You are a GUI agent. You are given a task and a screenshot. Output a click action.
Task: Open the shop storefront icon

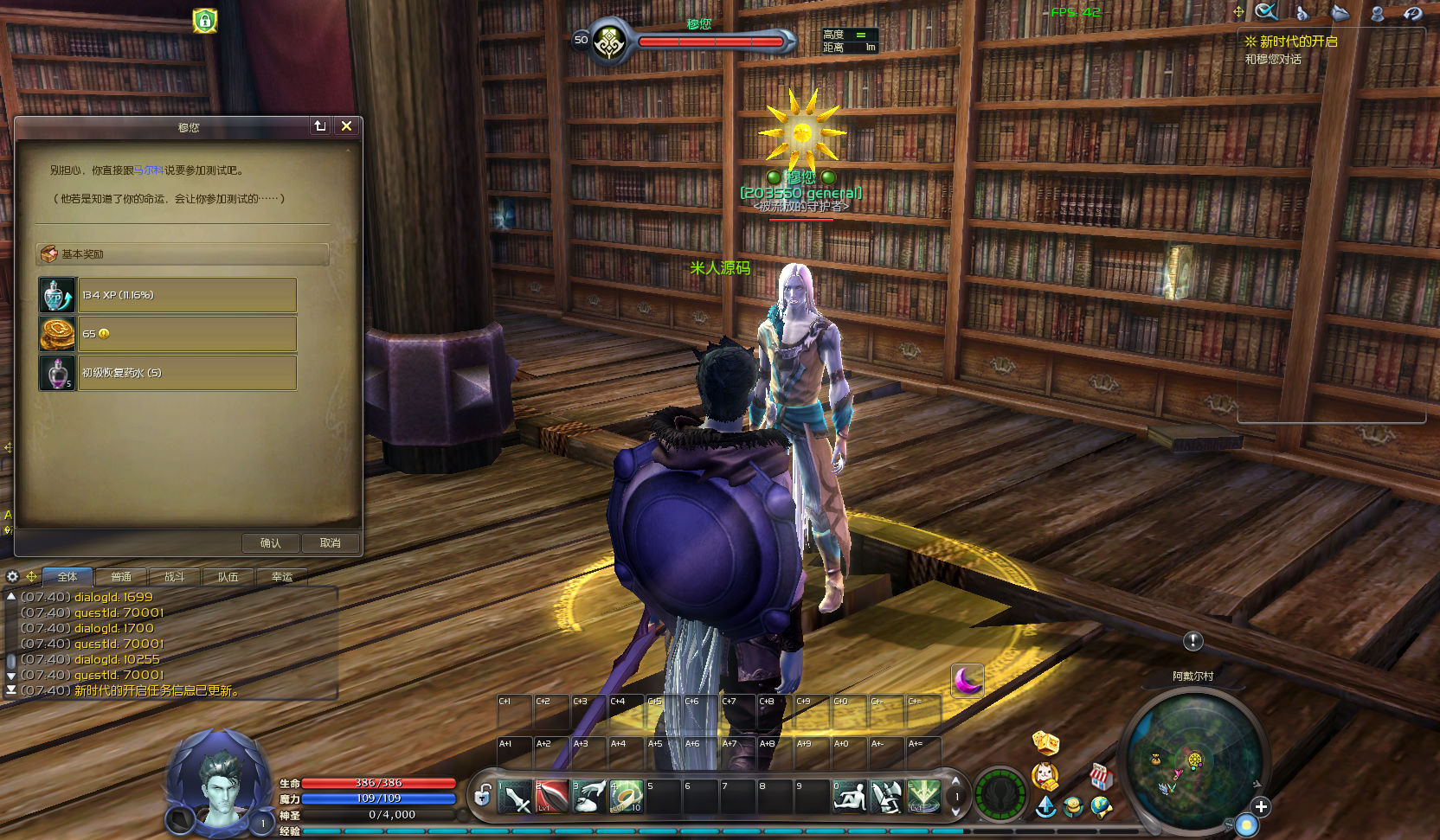pyautogui.click(x=1100, y=776)
